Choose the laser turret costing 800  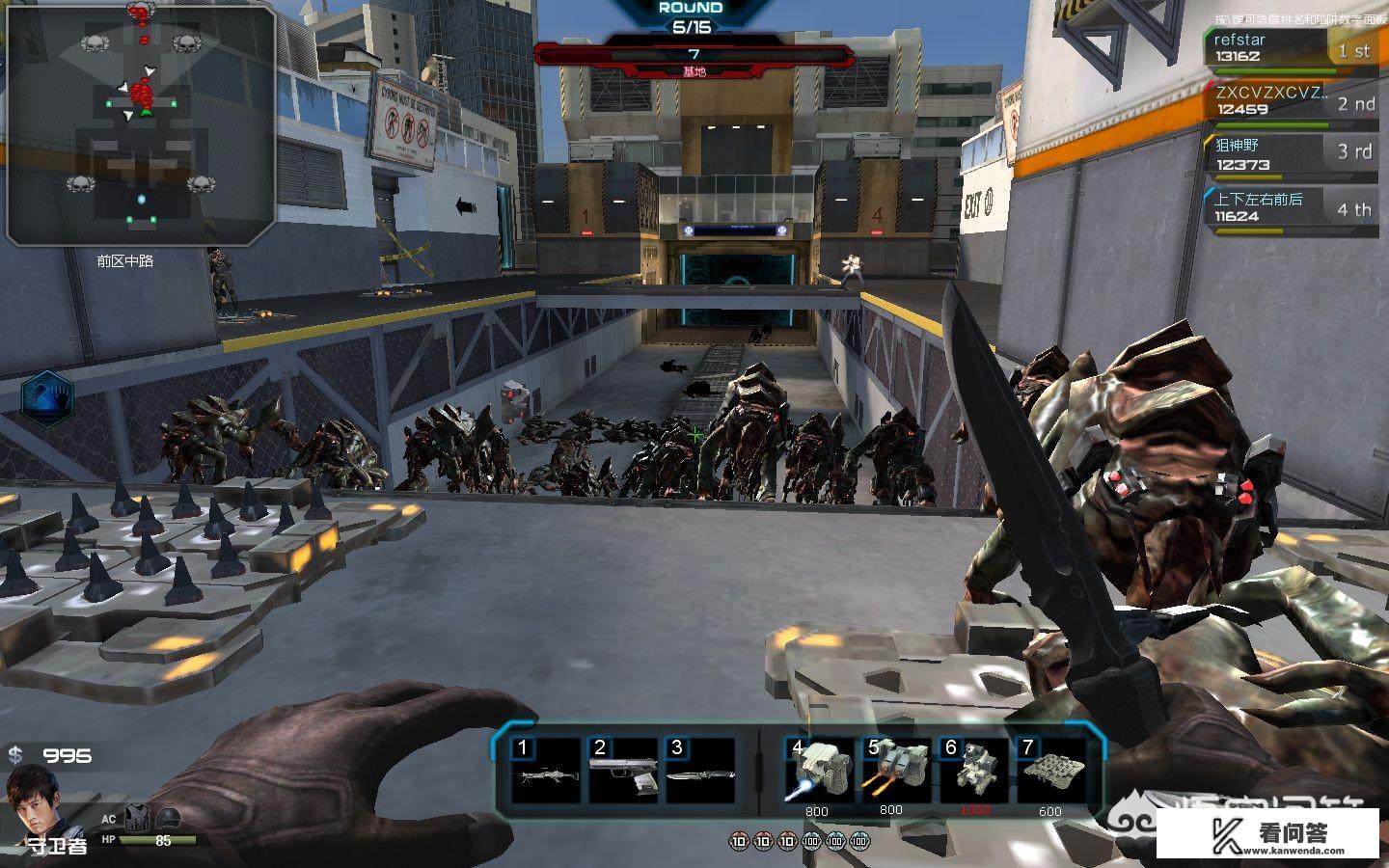point(819,773)
